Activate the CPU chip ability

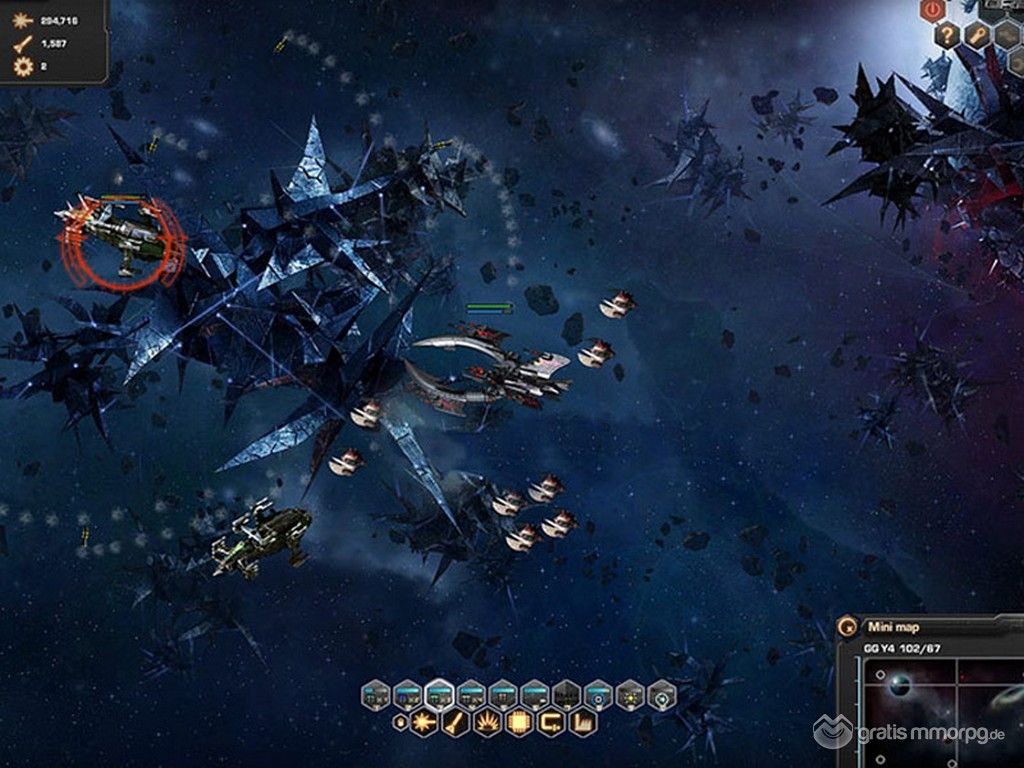[x=519, y=721]
